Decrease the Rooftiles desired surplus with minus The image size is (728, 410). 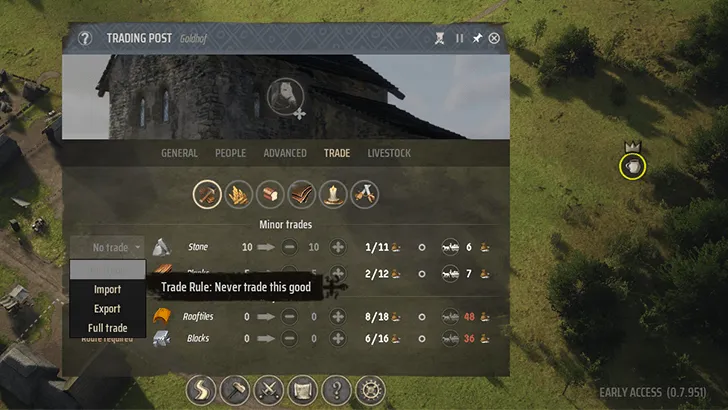pyautogui.click(x=290, y=317)
